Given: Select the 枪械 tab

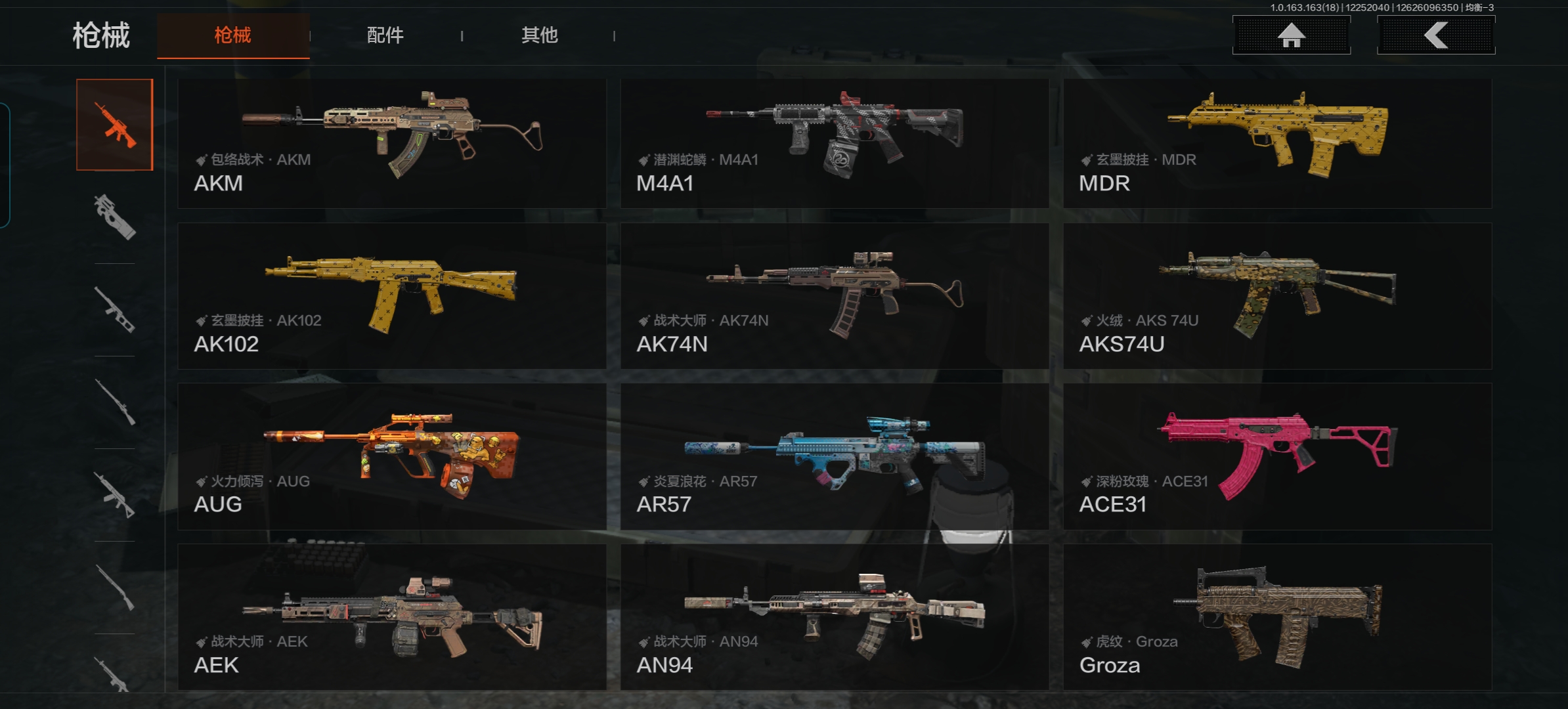Looking at the screenshot, I should click(233, 35).
